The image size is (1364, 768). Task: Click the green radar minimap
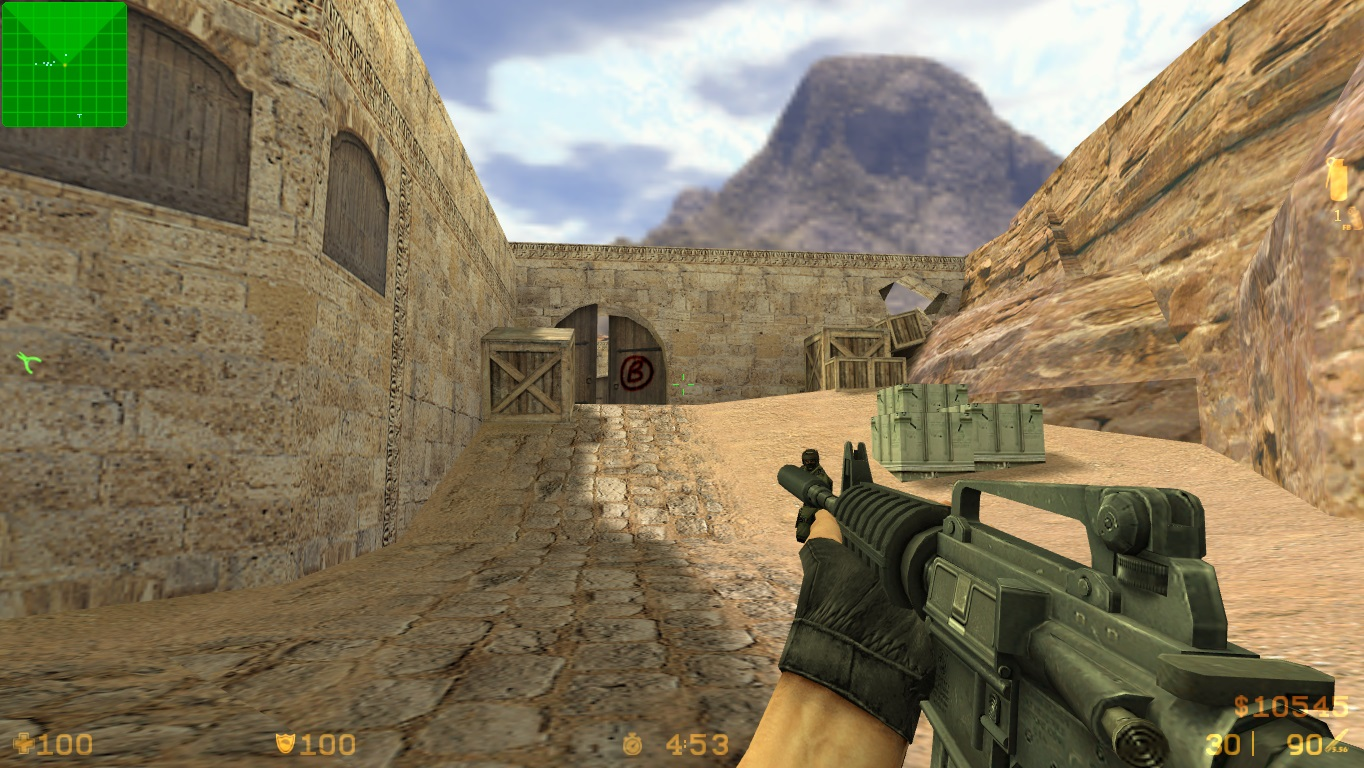pyautogui.click(x=64, y=65)
